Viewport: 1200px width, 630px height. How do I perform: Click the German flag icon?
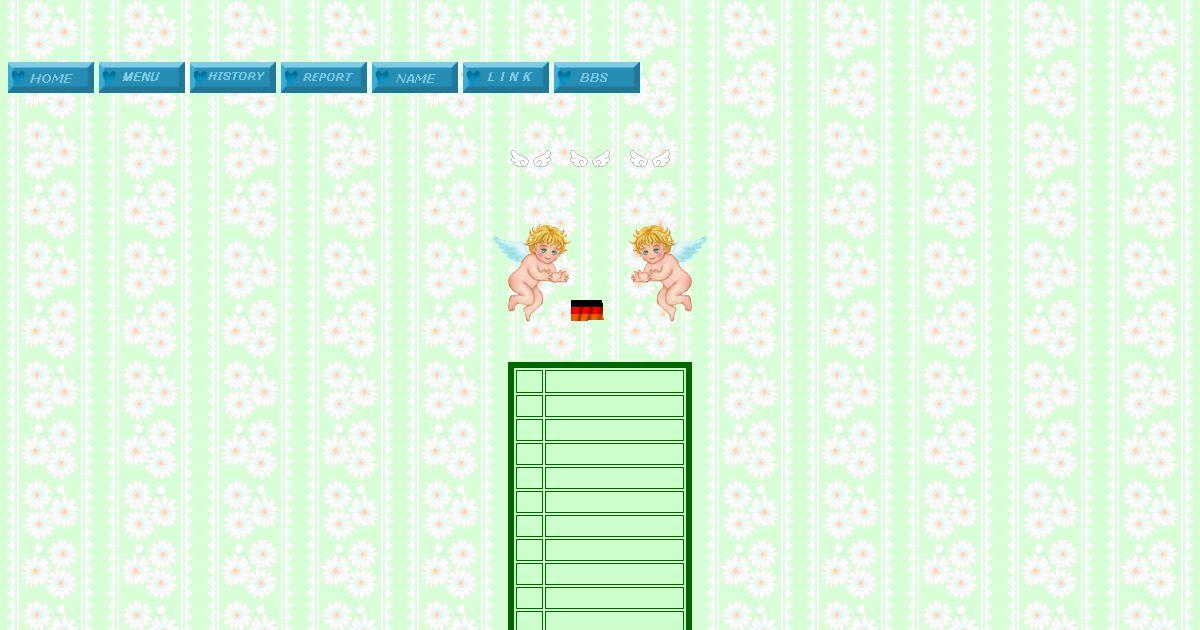point(587,311)
